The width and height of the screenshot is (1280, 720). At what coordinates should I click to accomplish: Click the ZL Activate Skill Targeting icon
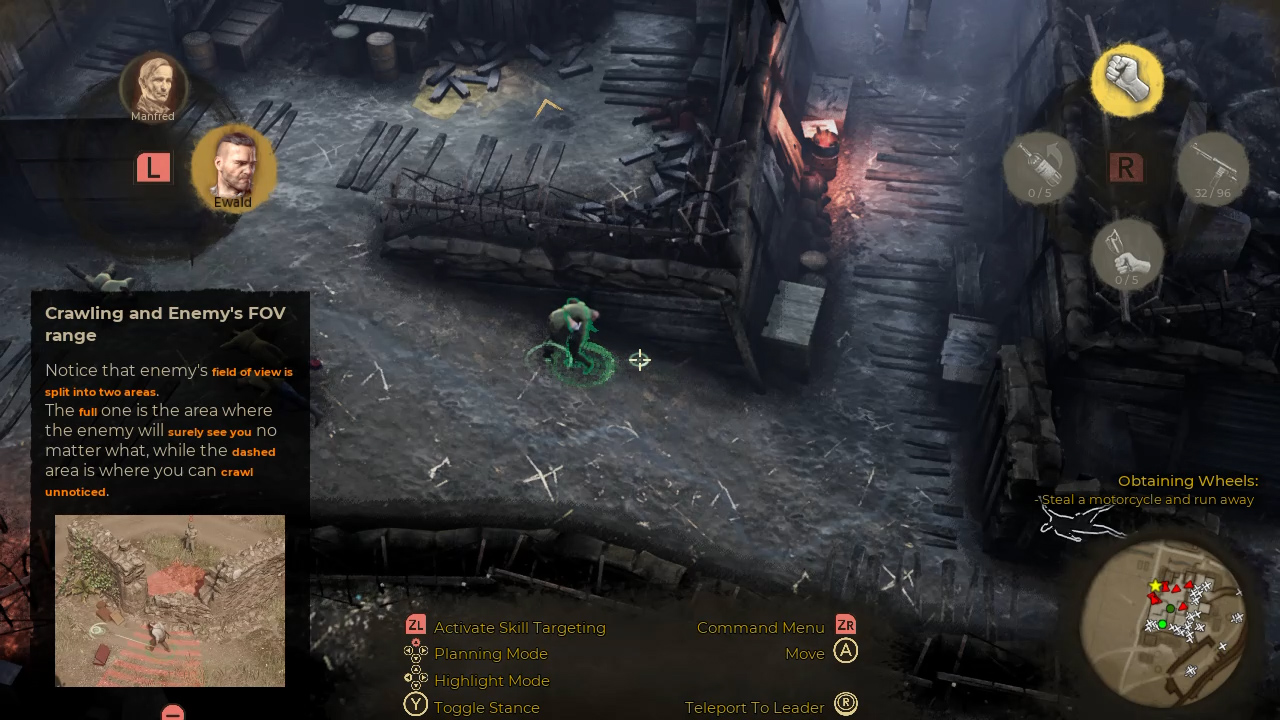pyautogui.click(x=416, y=627)
